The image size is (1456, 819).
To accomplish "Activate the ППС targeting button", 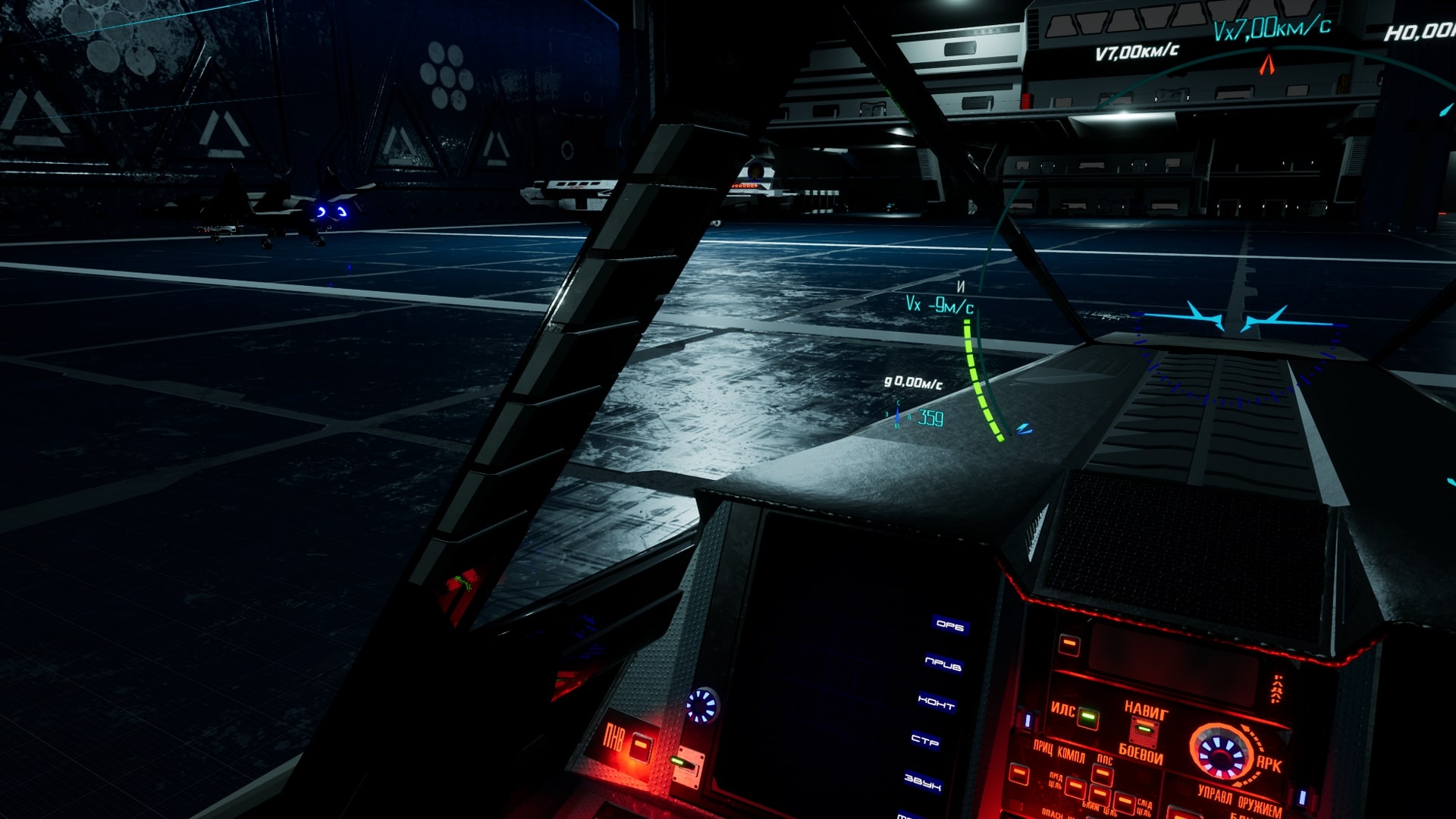I will click(x=1102, y=775).
